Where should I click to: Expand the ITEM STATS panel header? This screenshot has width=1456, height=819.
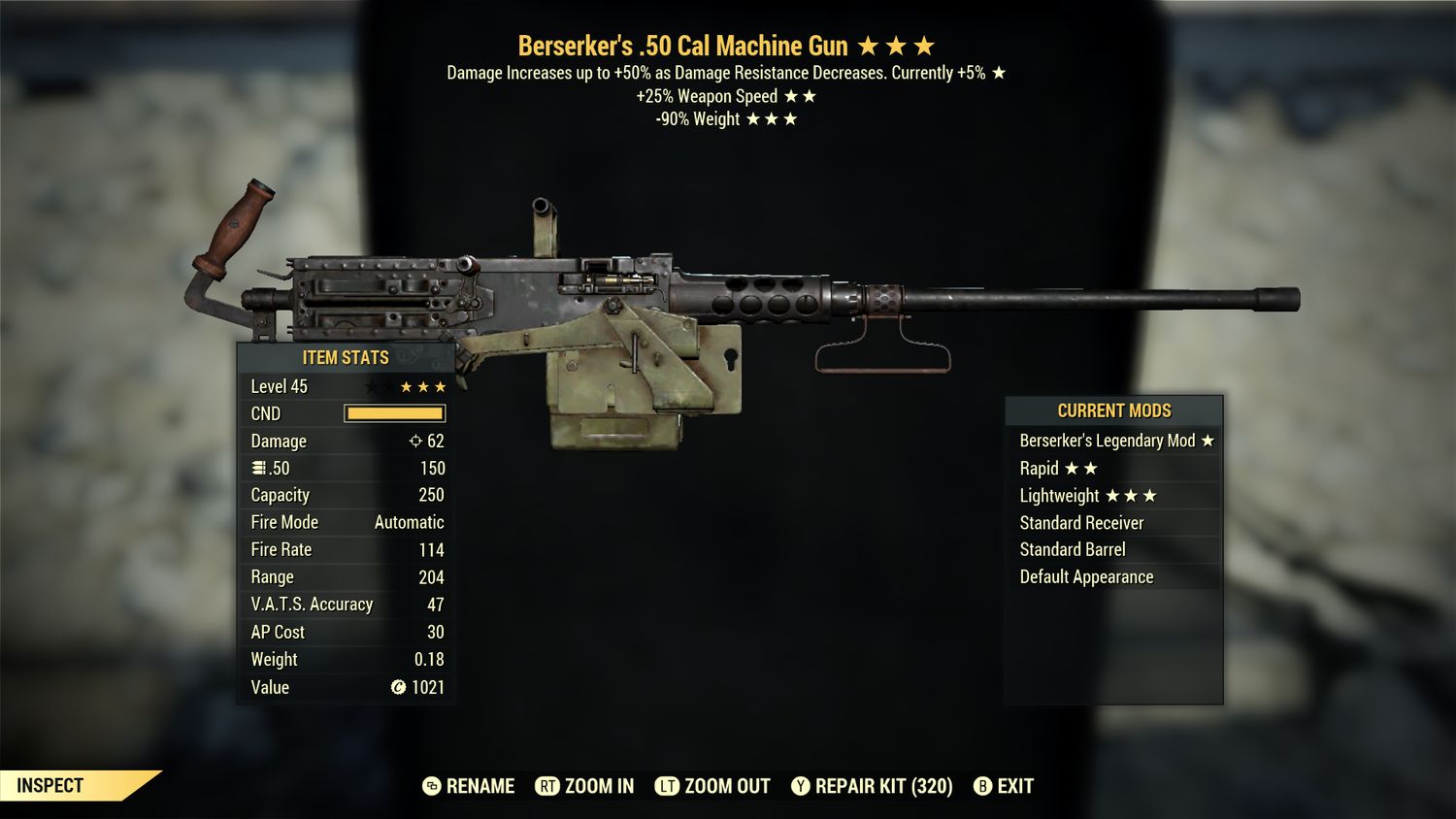(x=345, y=357)
